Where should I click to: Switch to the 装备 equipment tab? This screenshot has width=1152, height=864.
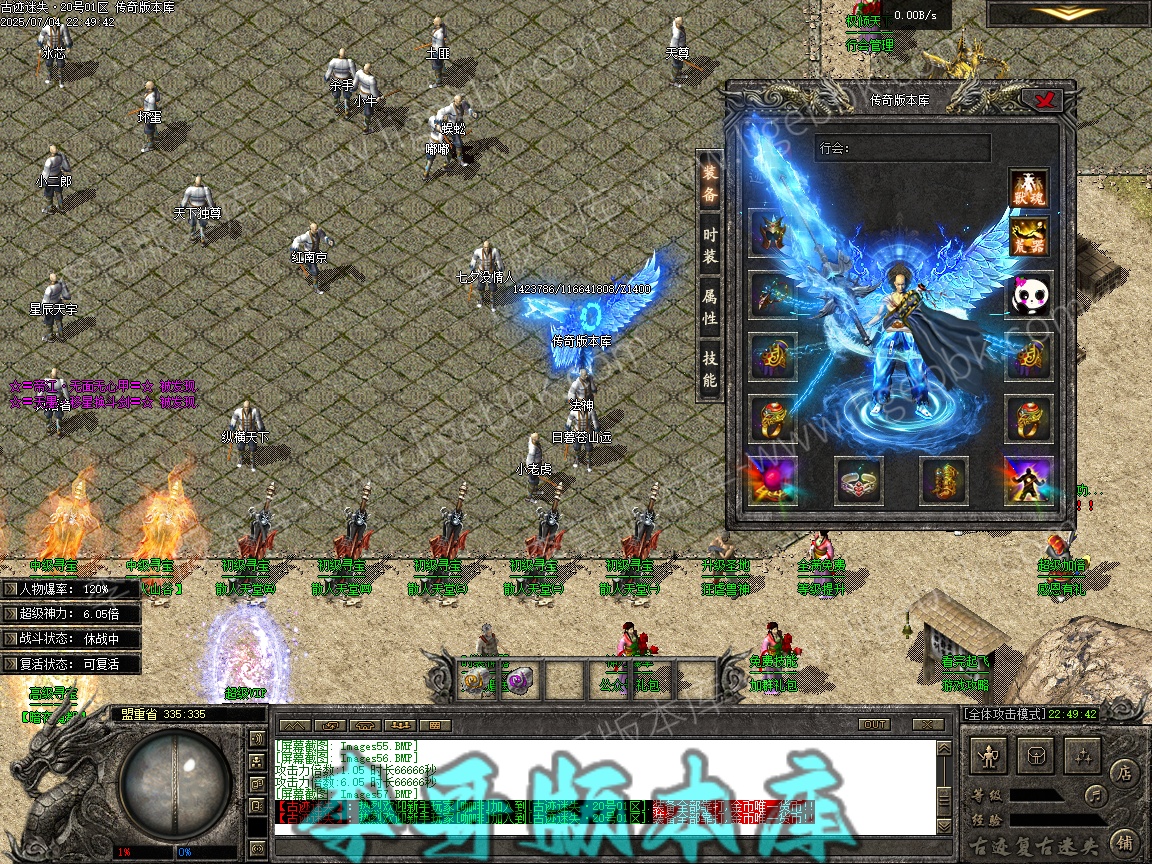709,183
